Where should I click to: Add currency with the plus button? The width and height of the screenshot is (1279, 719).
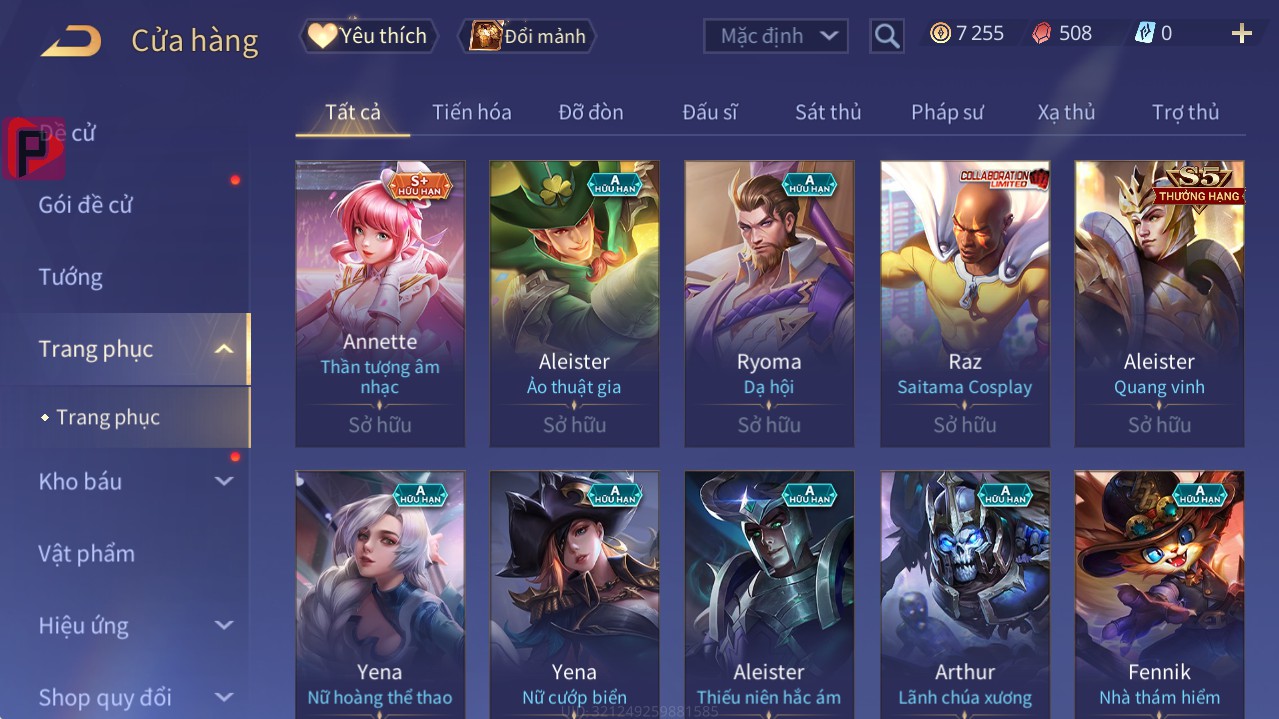1241,34
